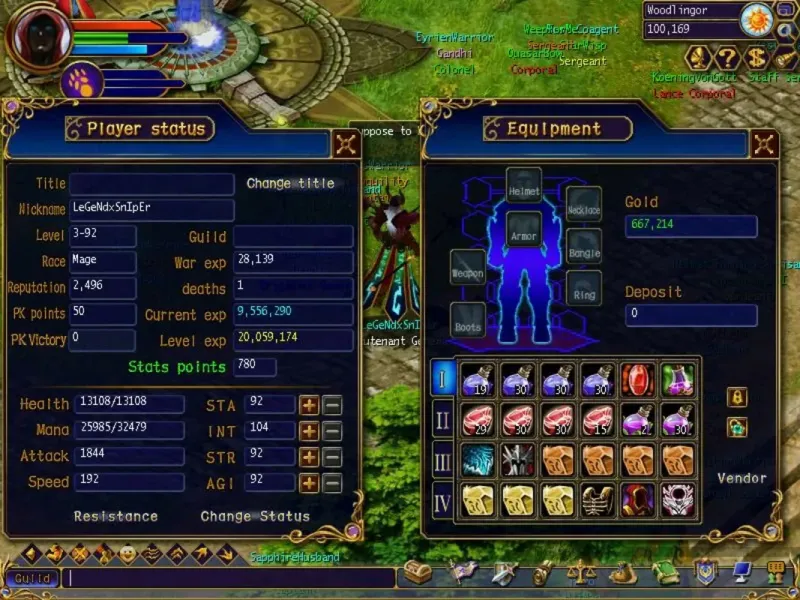The width and height of the screenshot is (800, 600).
Task: Click the padlock icon beside the inventory
Action: (x=738, y=397)
